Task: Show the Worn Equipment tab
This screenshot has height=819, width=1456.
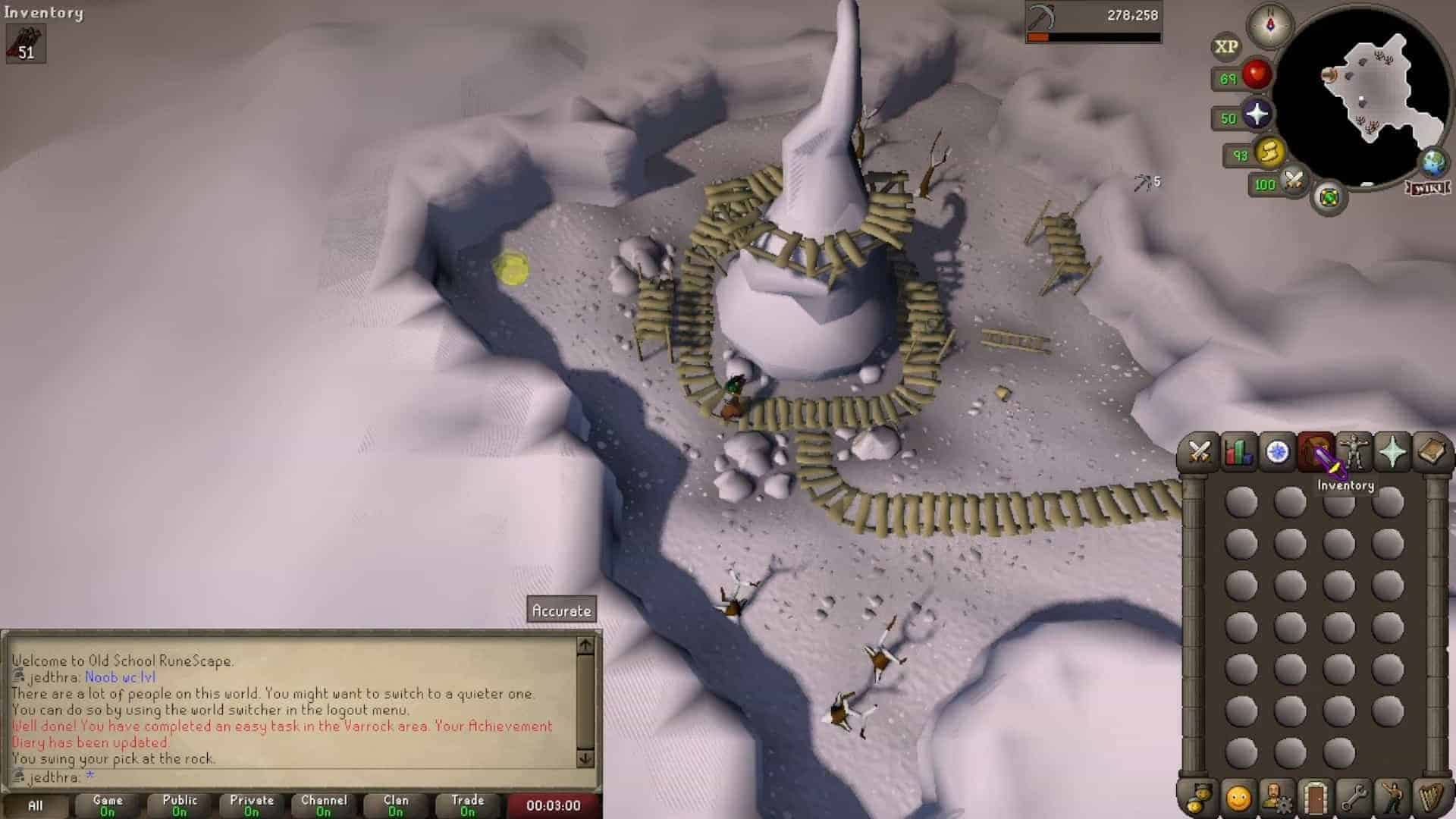Action: (1354, 453)
